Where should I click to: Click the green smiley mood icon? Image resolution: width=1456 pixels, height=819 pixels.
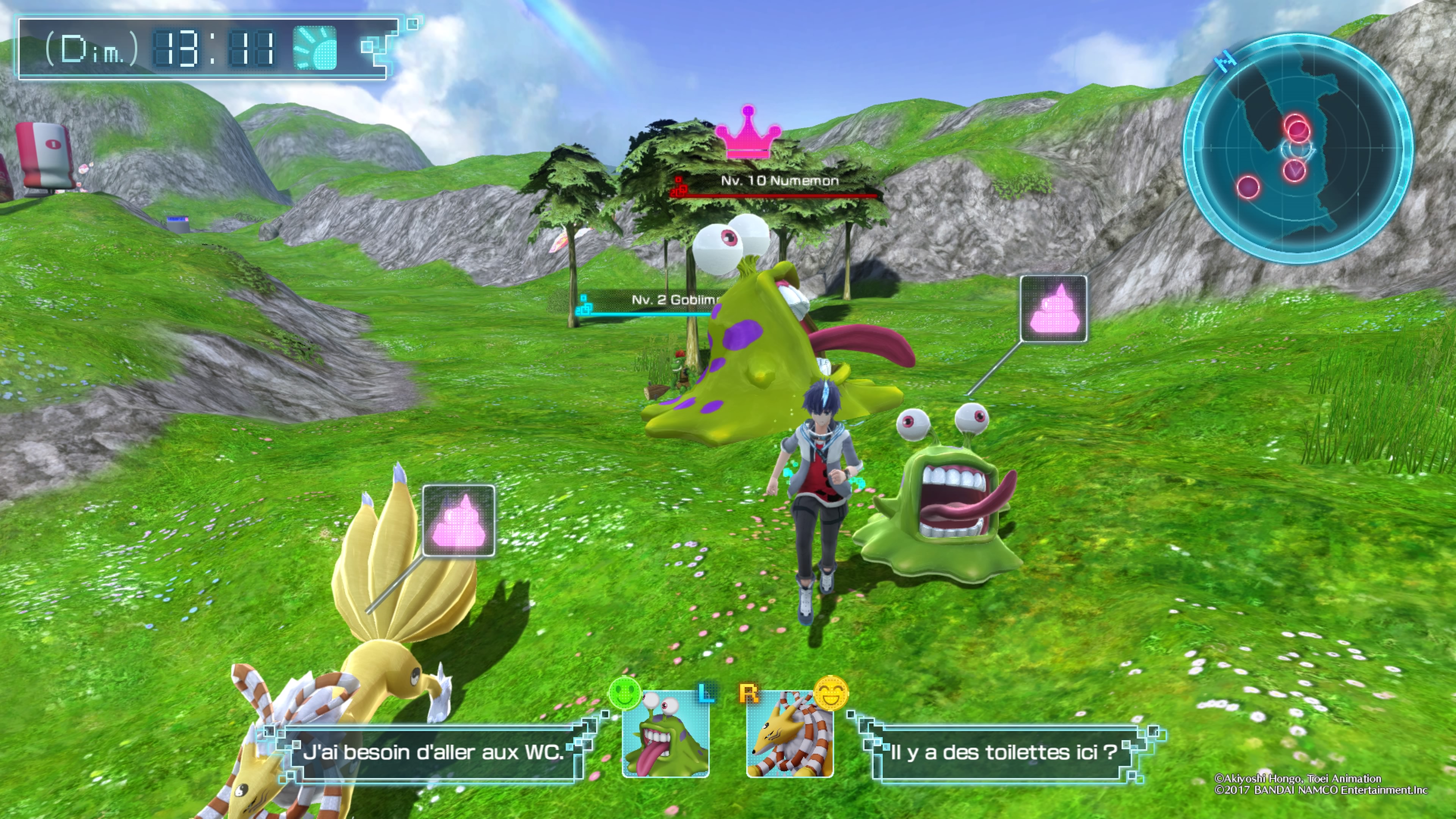click(624, 693)
